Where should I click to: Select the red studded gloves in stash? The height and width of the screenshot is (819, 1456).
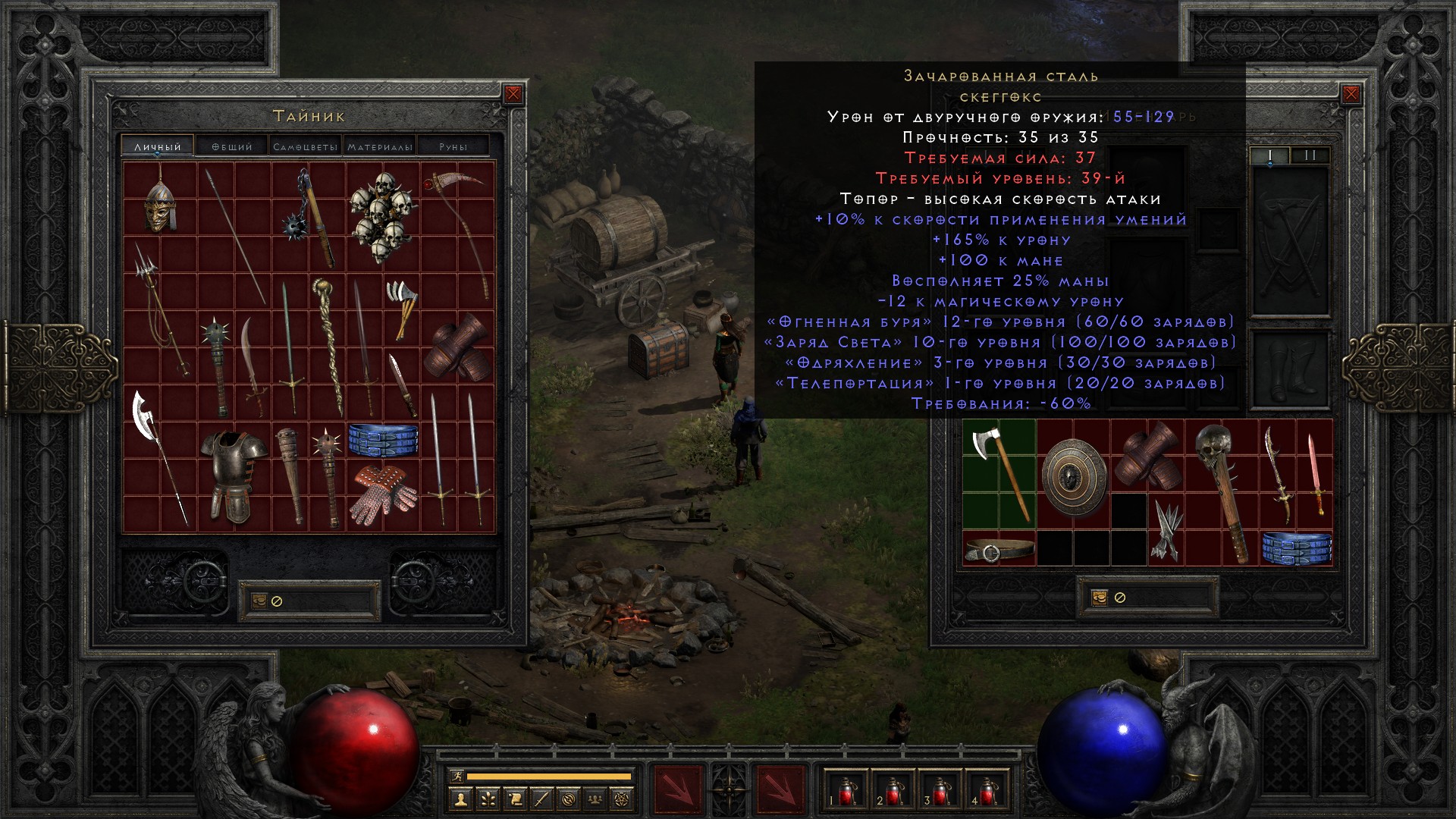point(383,491)
